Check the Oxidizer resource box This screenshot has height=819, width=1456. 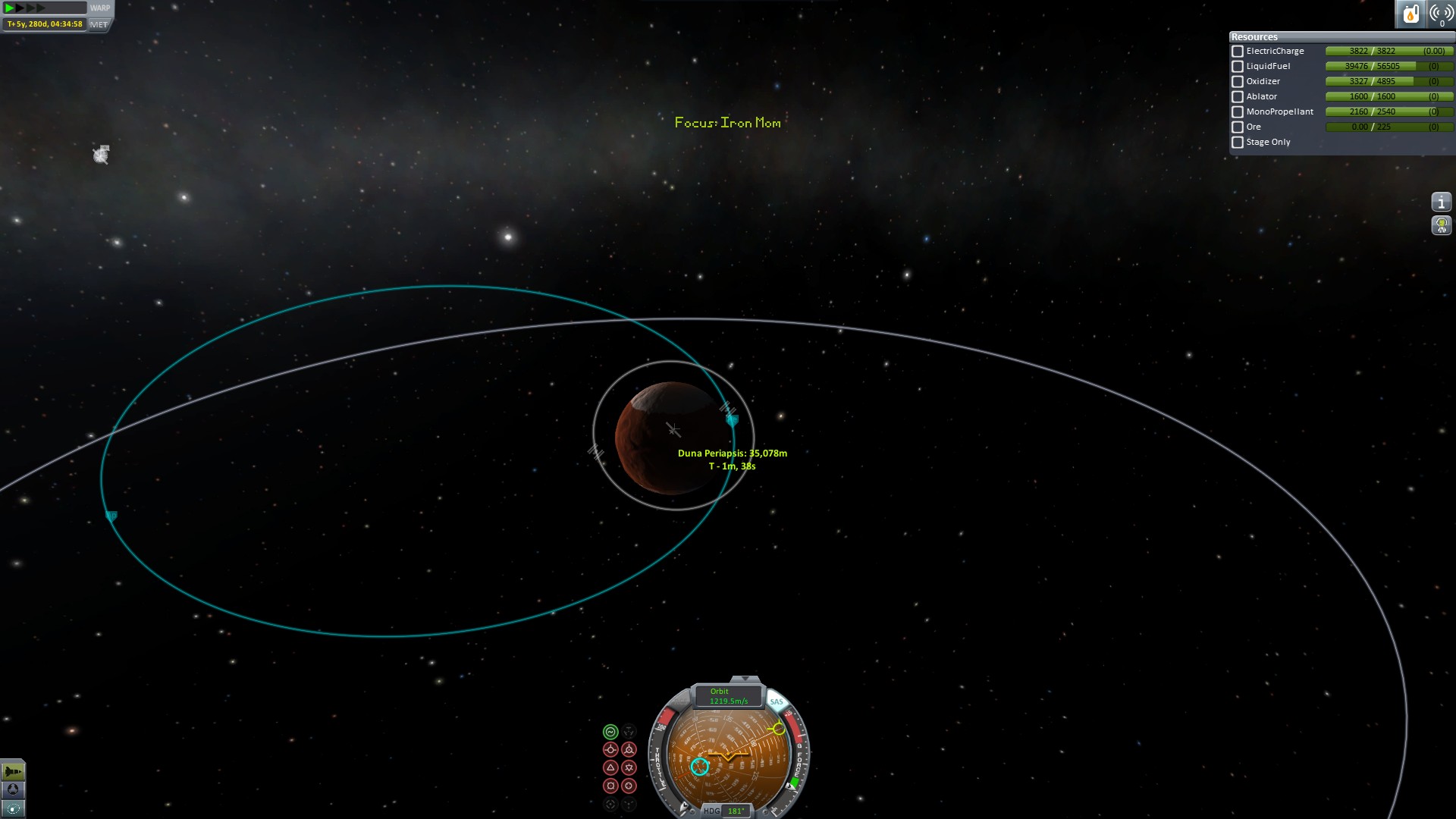point(1238,82)
